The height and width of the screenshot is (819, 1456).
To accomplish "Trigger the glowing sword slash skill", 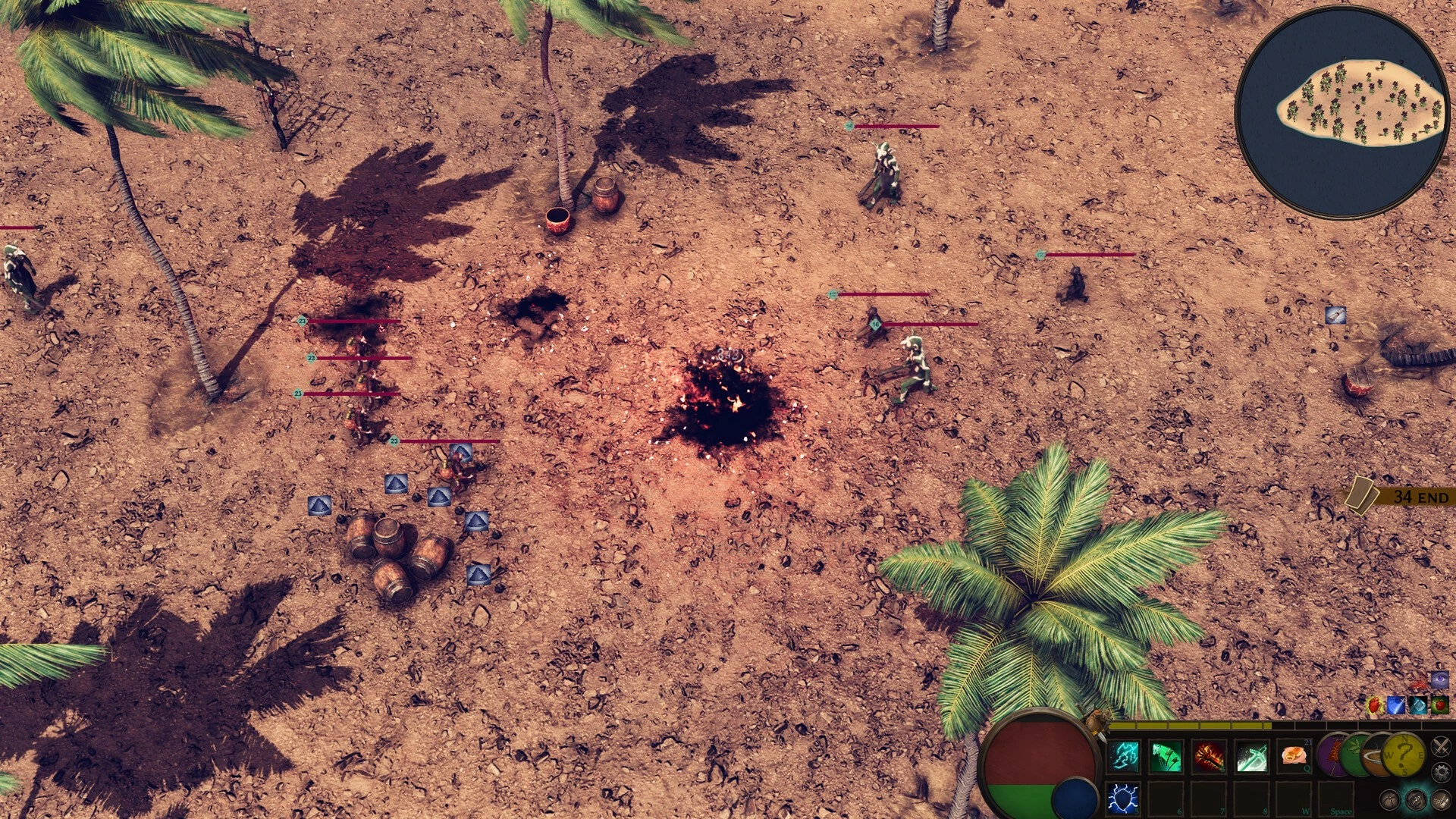I will coord(1252,757).
